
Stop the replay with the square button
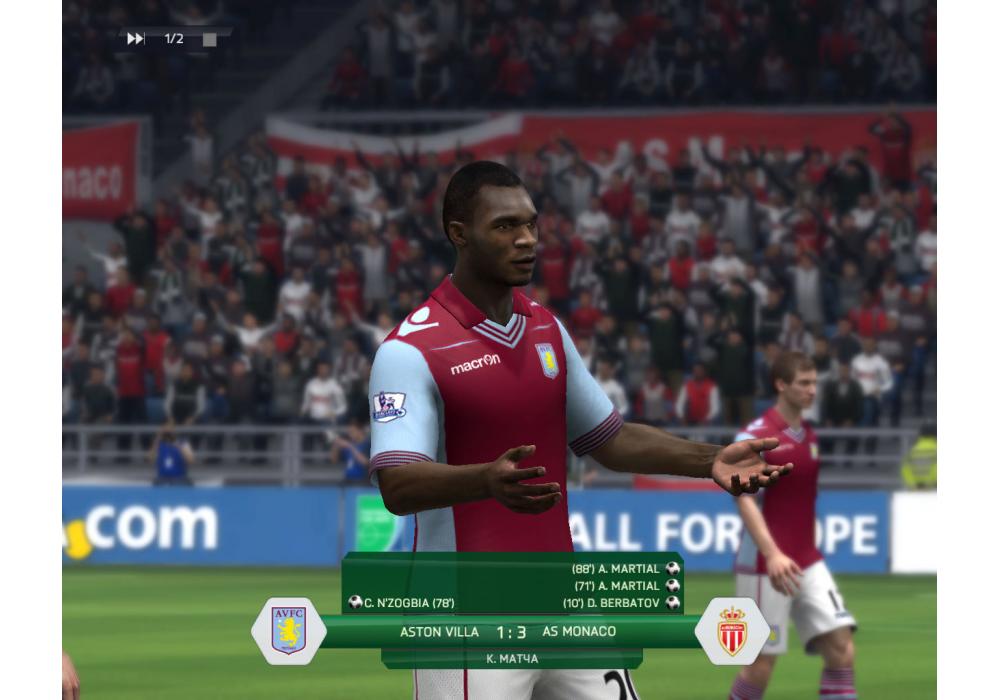[209, 40]
